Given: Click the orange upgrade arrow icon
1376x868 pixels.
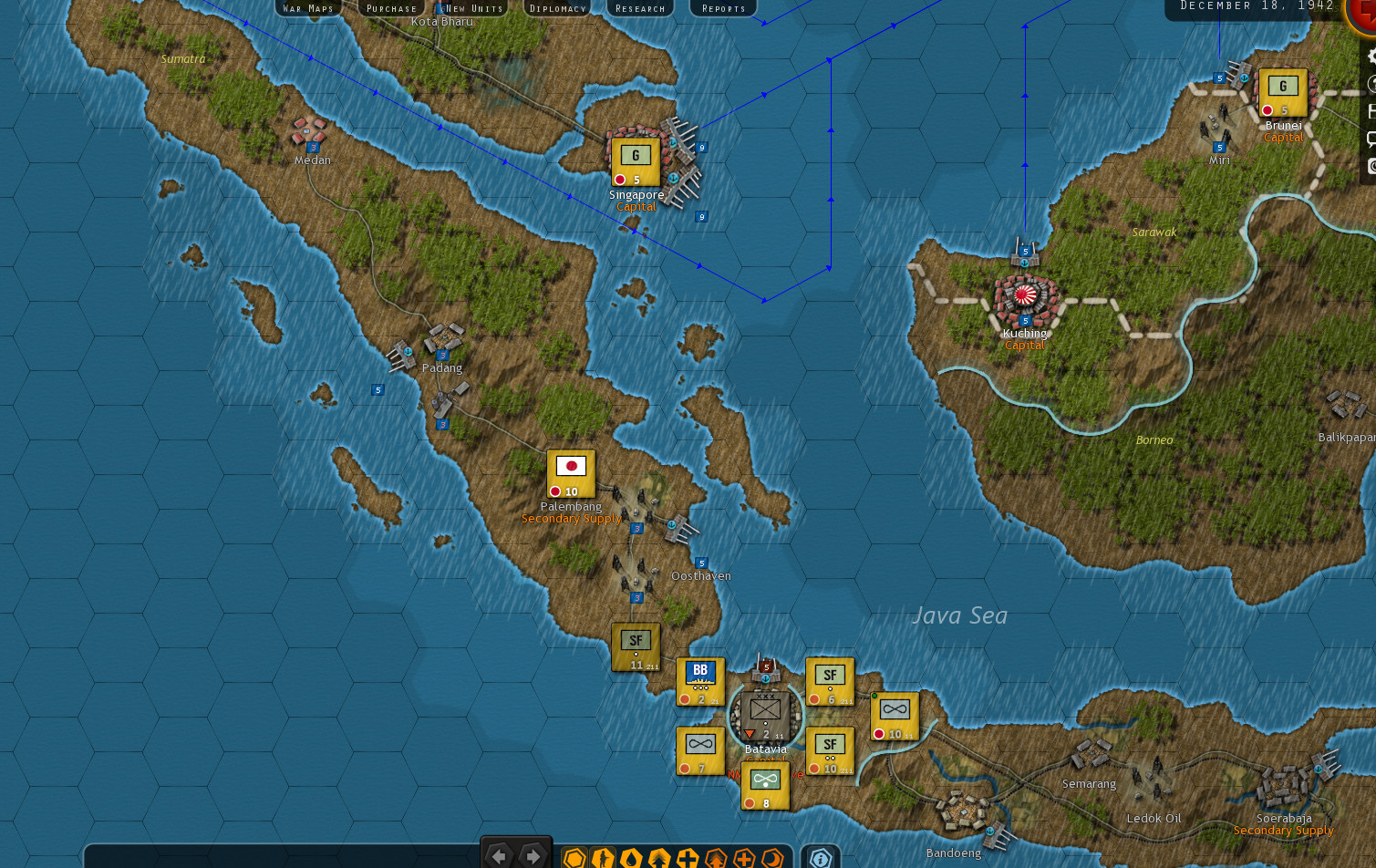Looking at the screenshot, I should tap(717, 857).
